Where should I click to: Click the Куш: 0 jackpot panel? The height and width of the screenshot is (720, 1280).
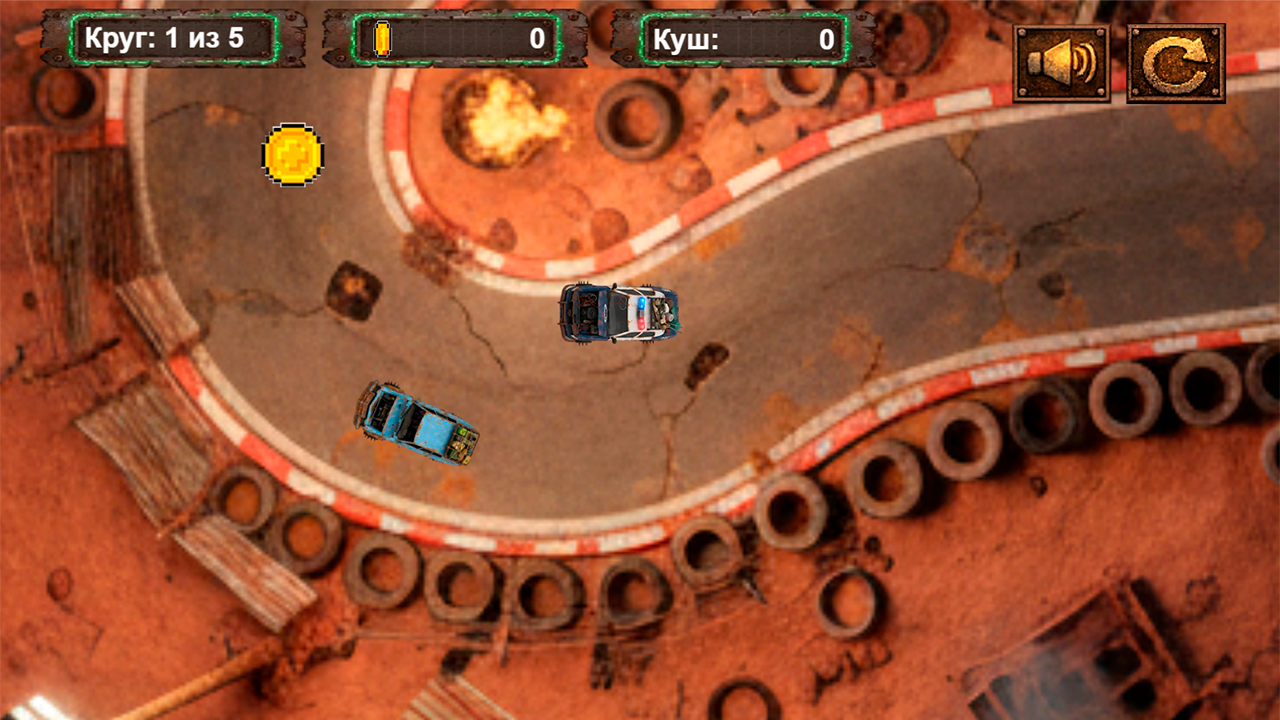745,40
